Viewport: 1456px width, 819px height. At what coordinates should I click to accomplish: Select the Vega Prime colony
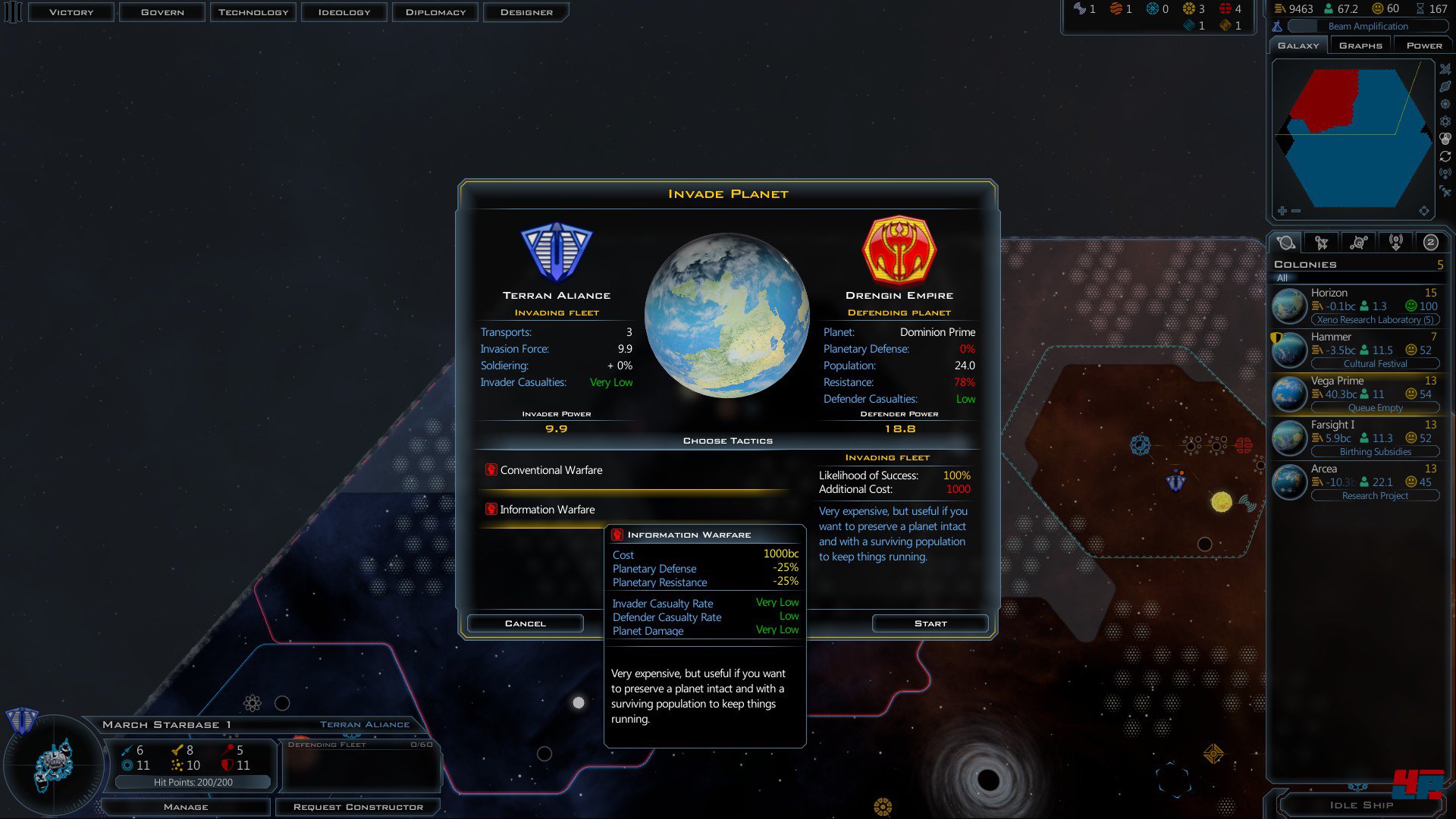tap(1356, 394)
